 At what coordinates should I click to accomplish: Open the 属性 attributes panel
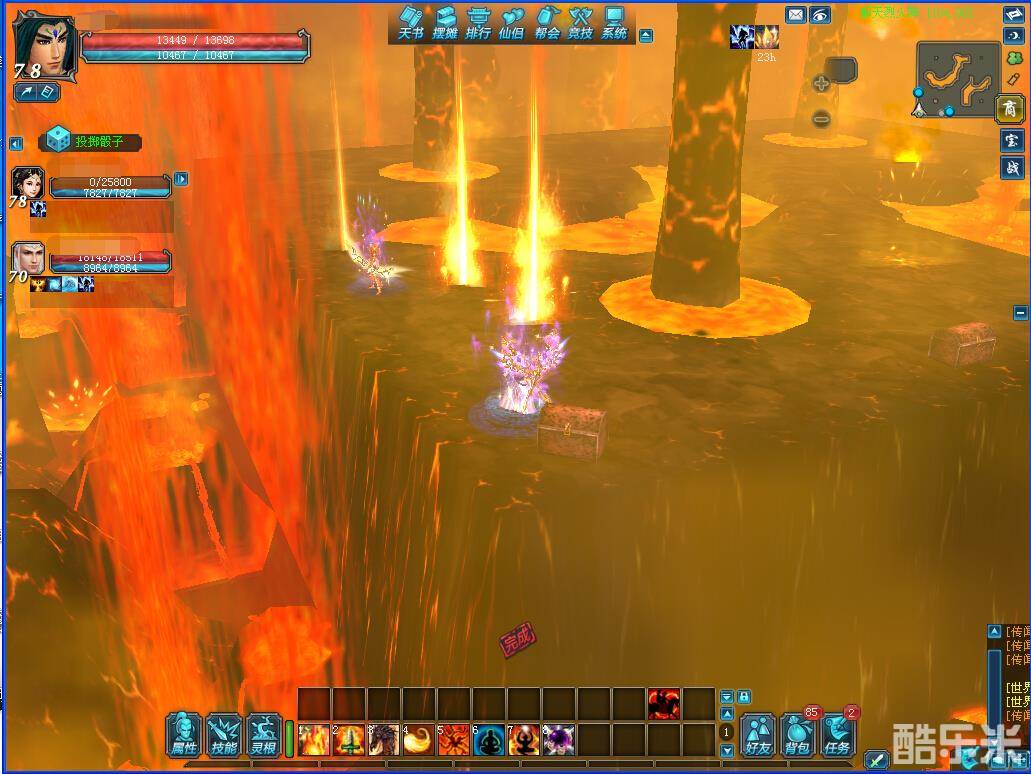(x=184, y=735)
